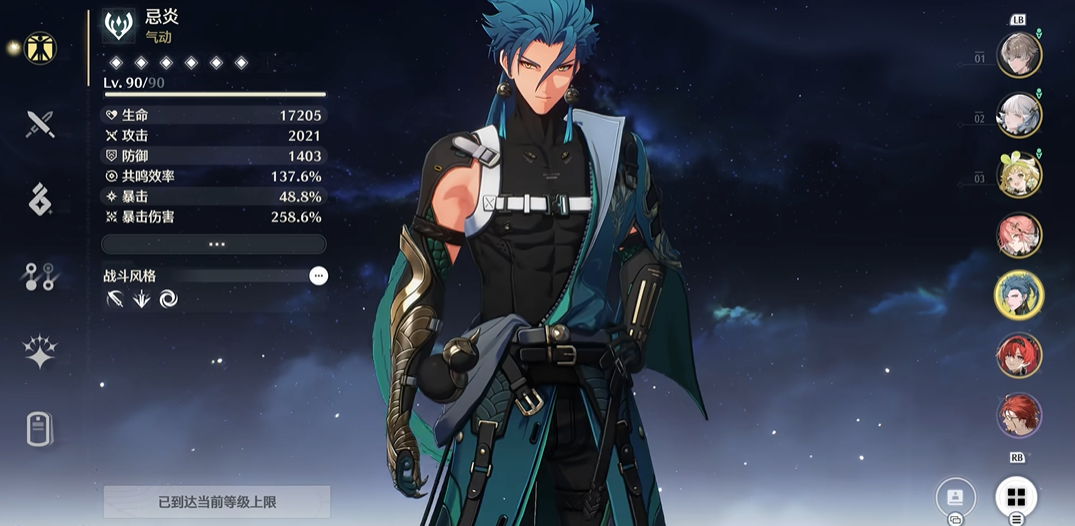
Task: Open the four-point star resonance chain tab
Action: (40, 351)
